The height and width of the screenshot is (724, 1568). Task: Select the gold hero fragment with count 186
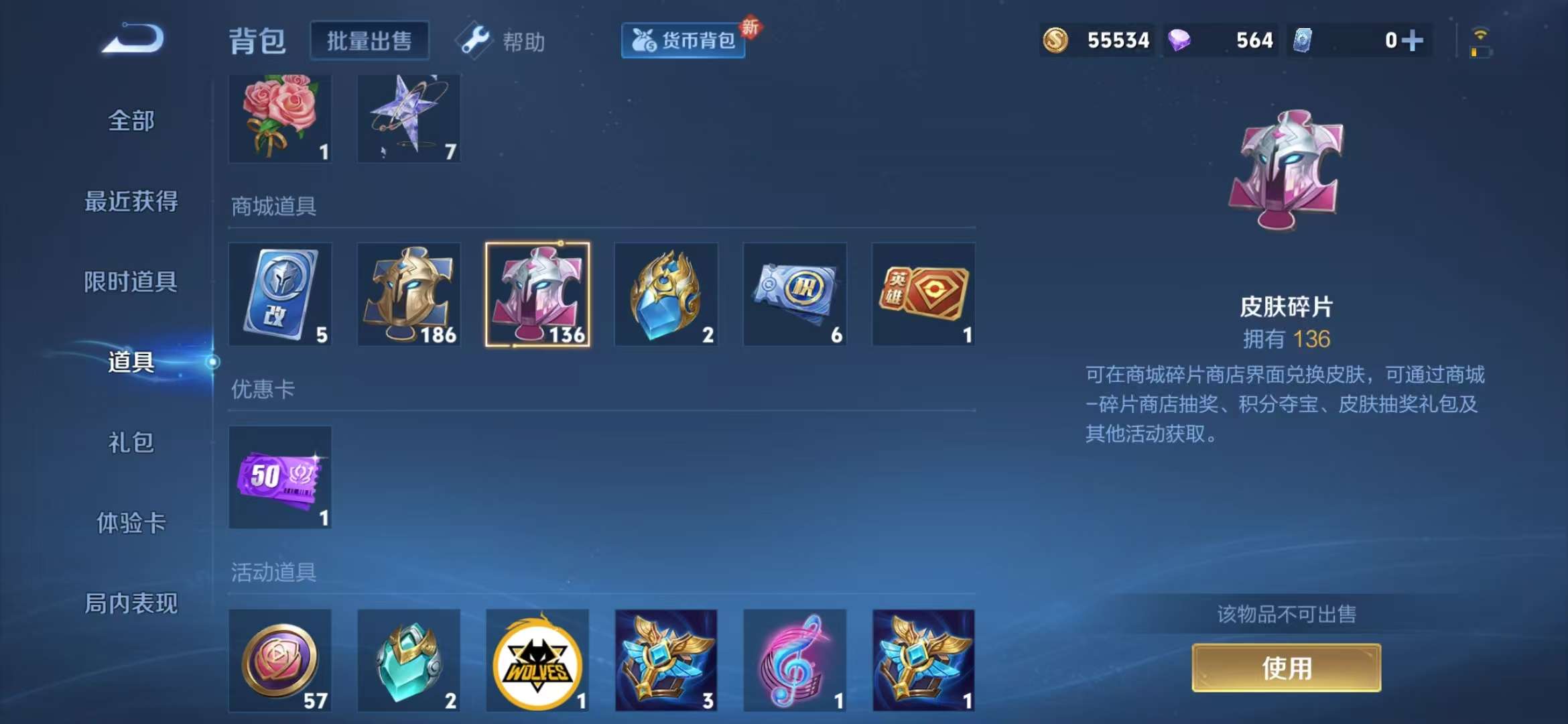point(408,294)
